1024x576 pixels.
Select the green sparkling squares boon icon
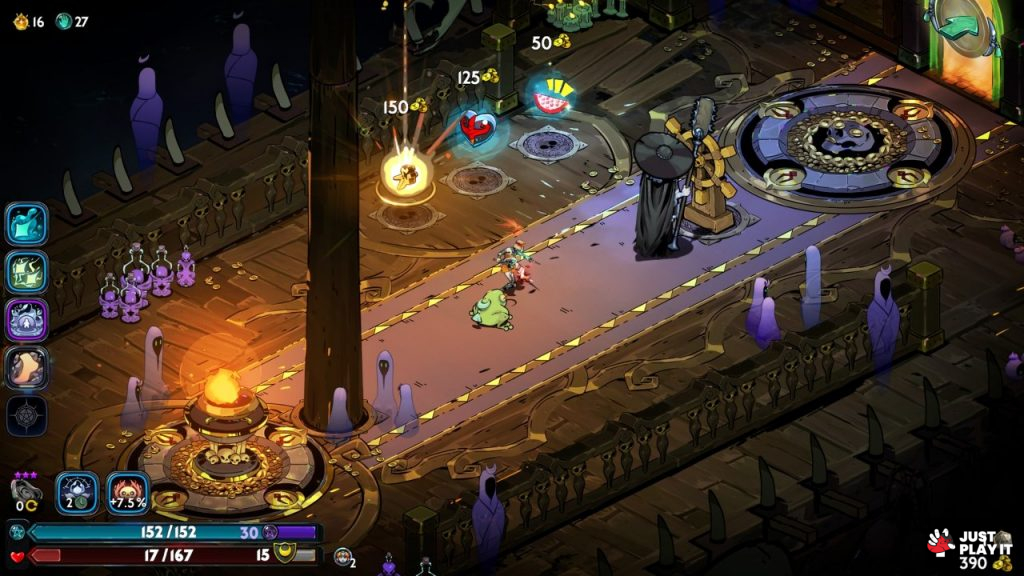click(27, 271)
